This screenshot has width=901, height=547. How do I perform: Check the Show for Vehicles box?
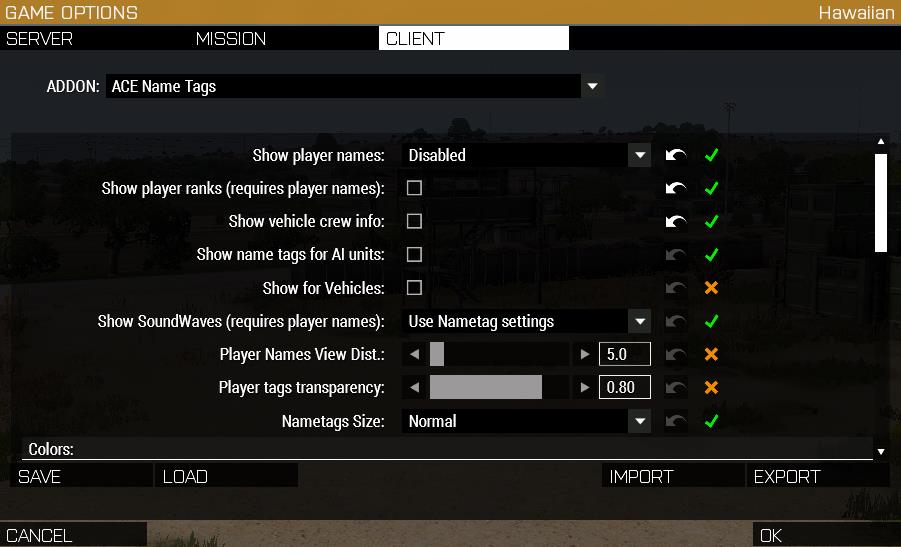tap(414, 288)
